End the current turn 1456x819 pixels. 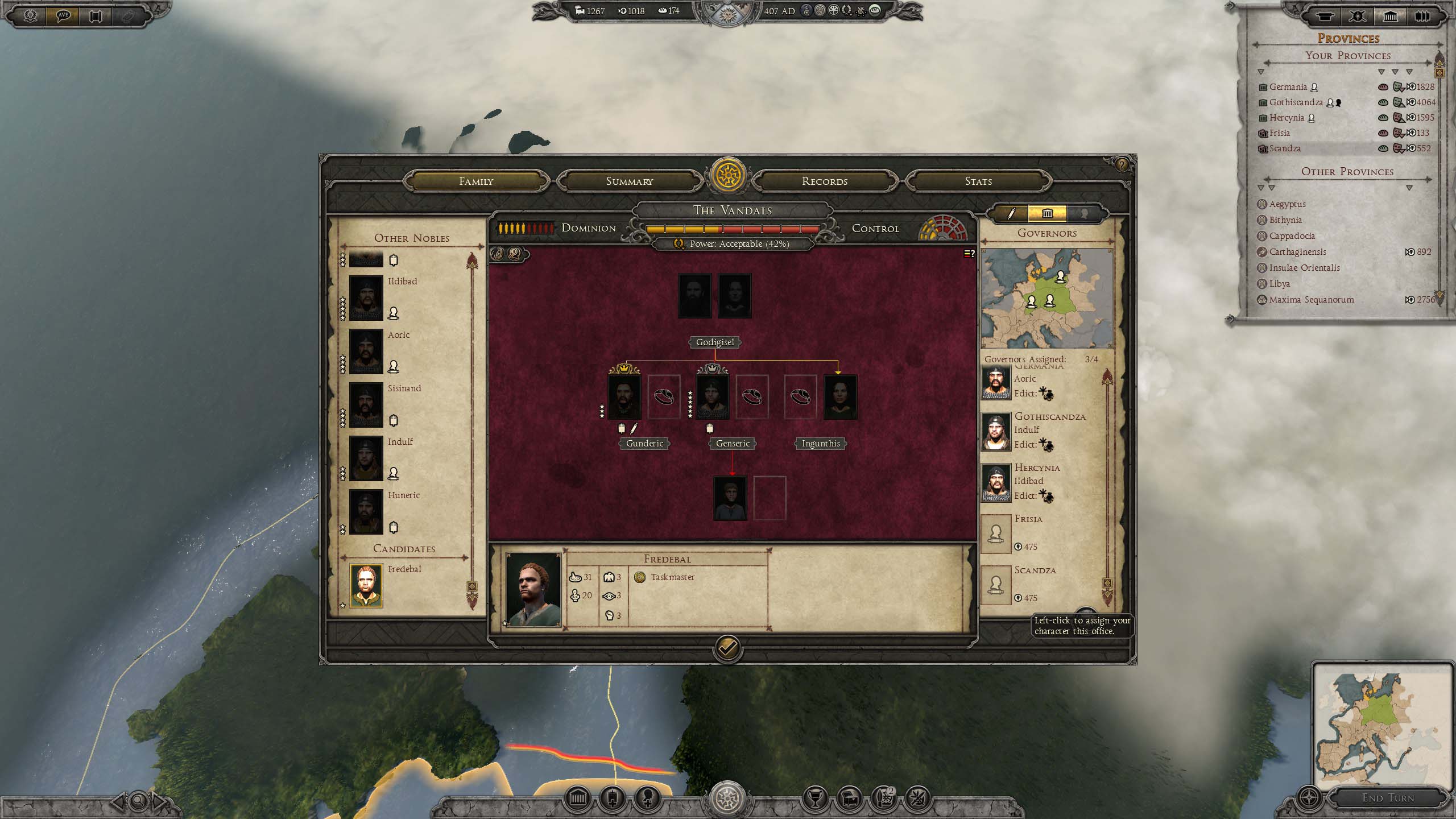(x=1387, y=798)
